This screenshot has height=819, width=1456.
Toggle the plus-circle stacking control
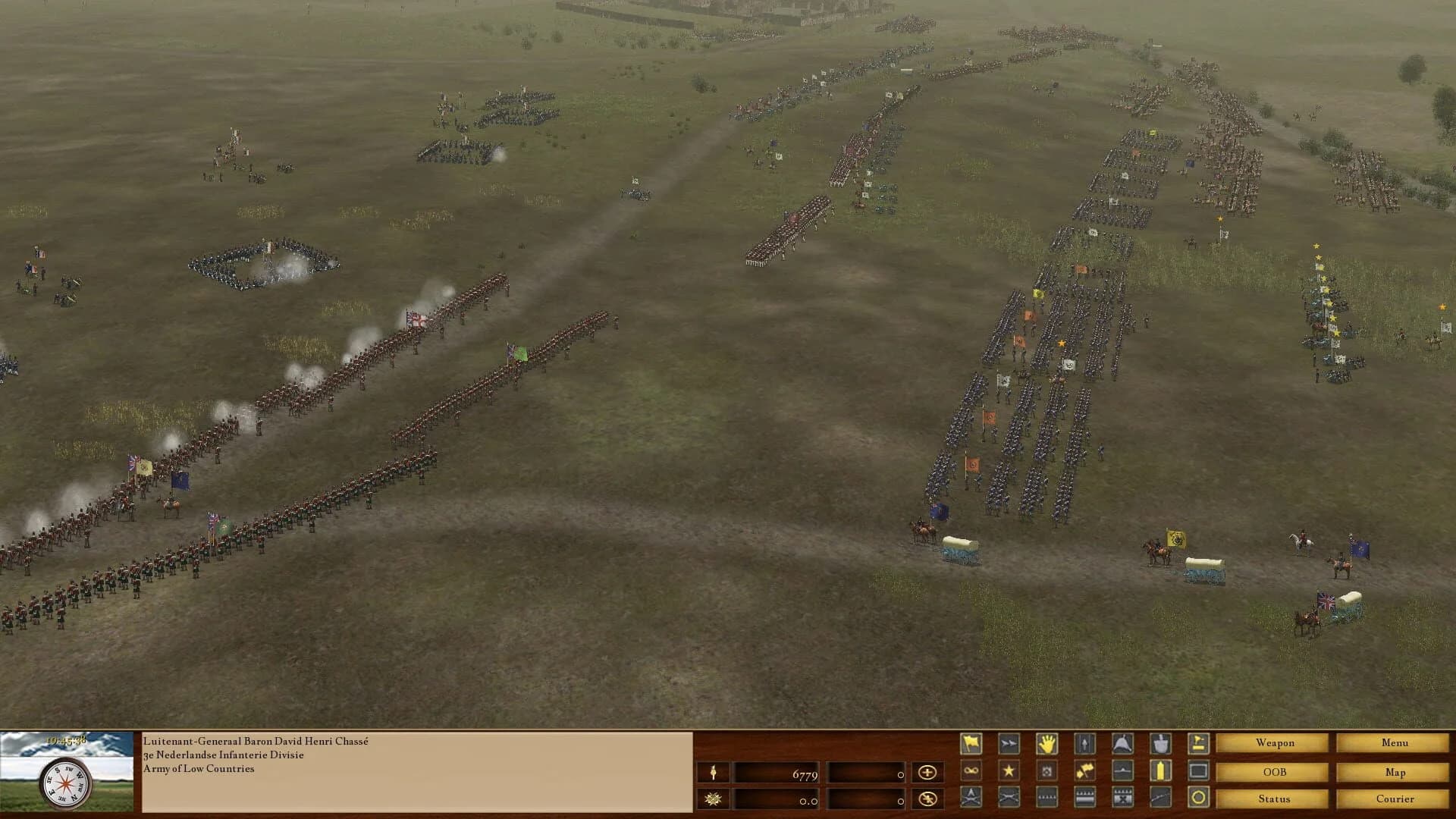927,771
